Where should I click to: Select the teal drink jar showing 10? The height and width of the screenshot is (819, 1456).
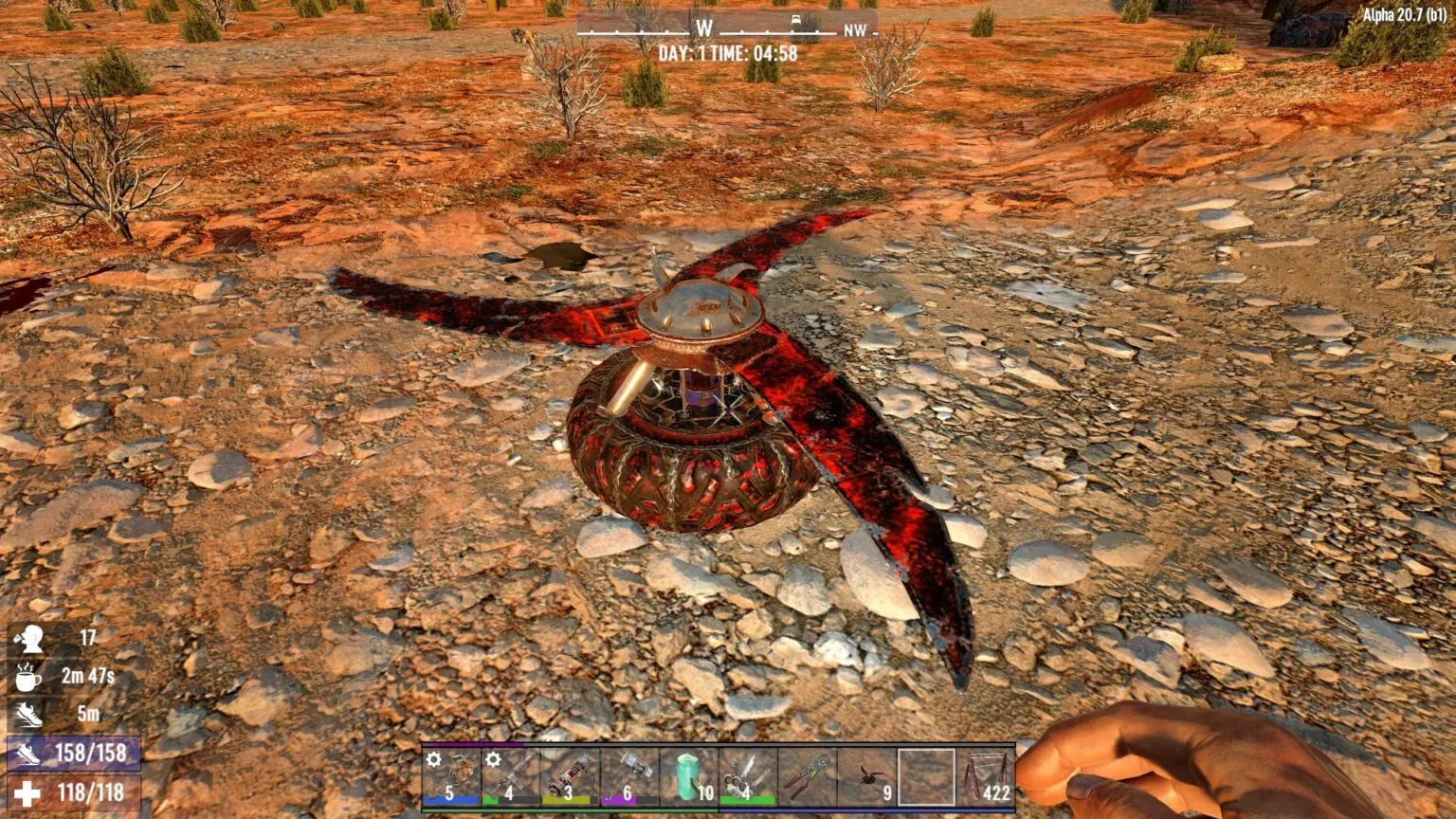(x=687, y=777)
